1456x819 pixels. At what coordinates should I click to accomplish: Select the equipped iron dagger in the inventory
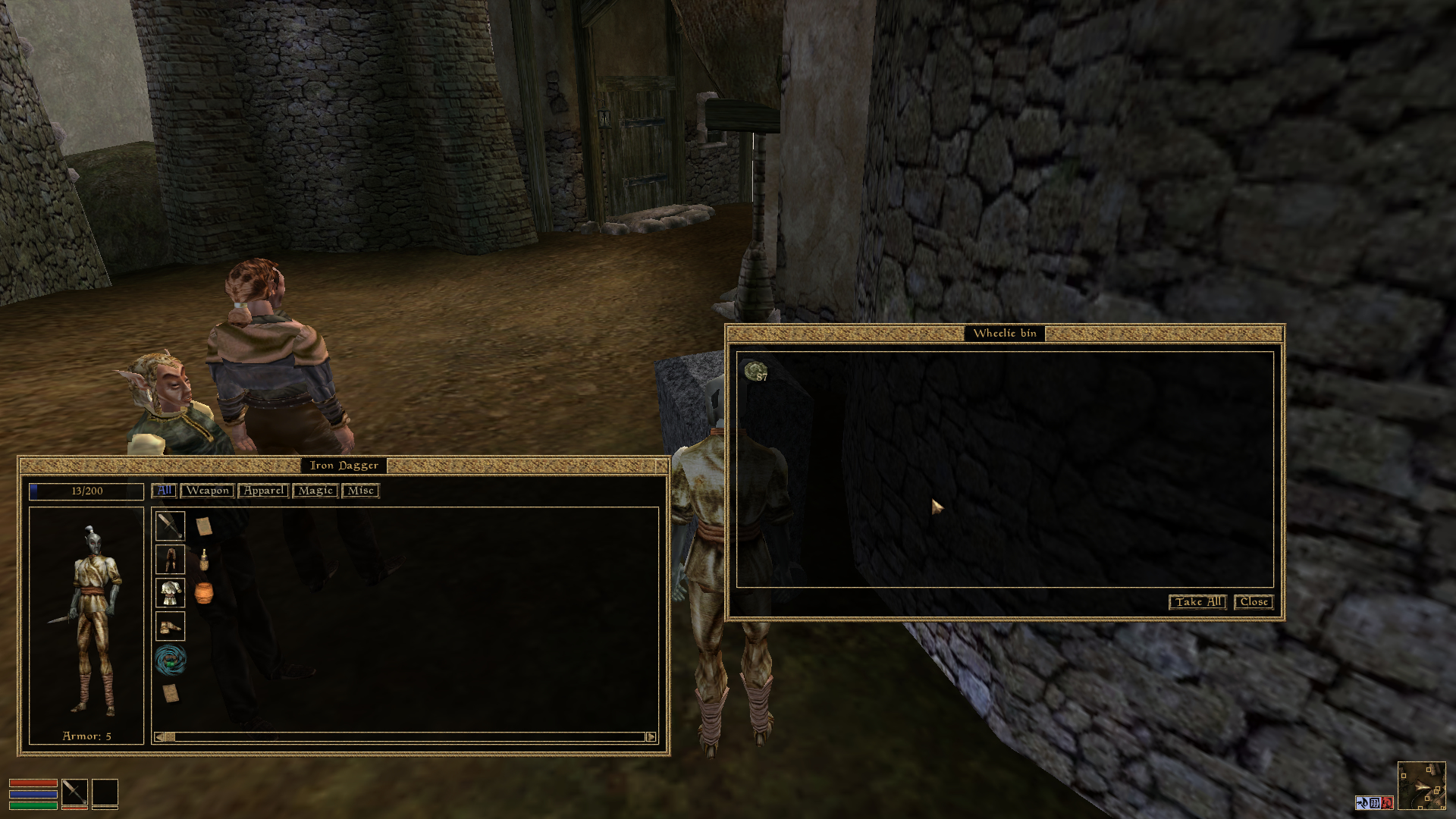[x=170, y=526]
